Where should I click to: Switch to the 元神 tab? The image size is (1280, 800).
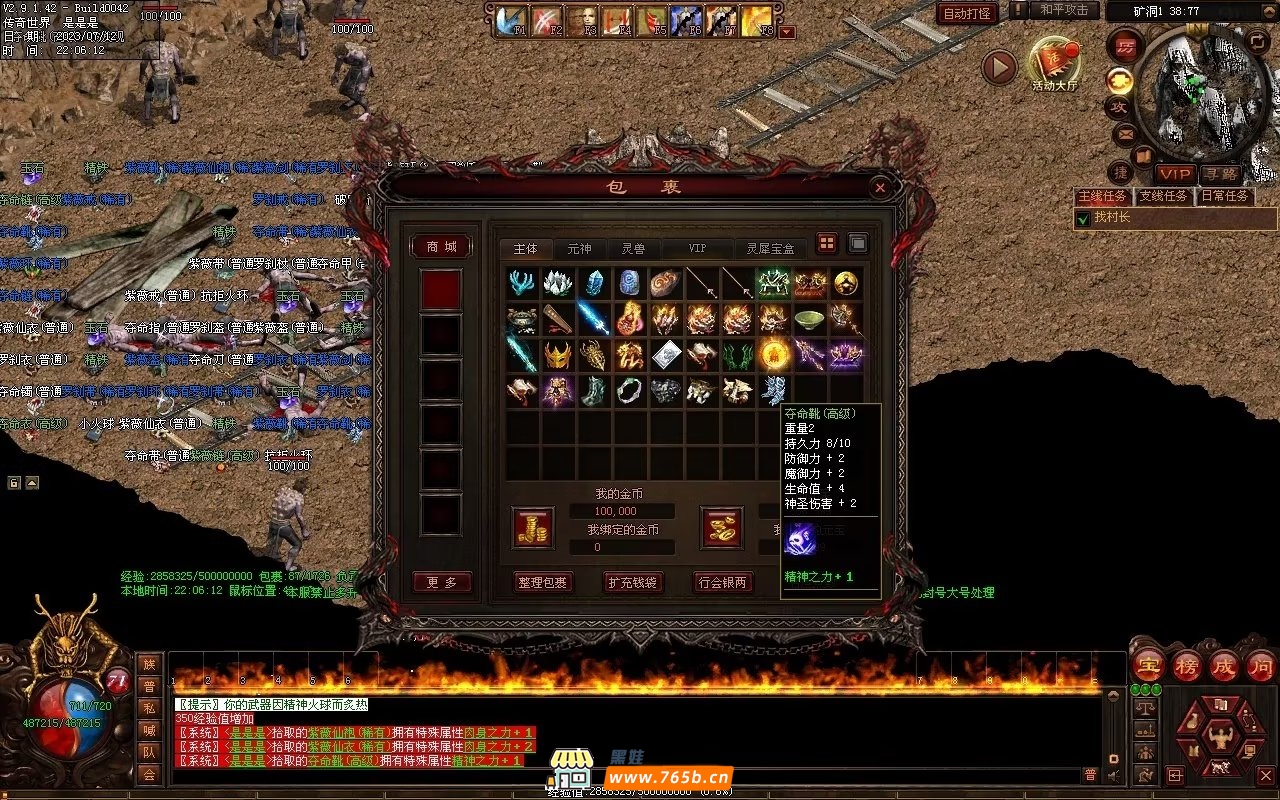579,248
